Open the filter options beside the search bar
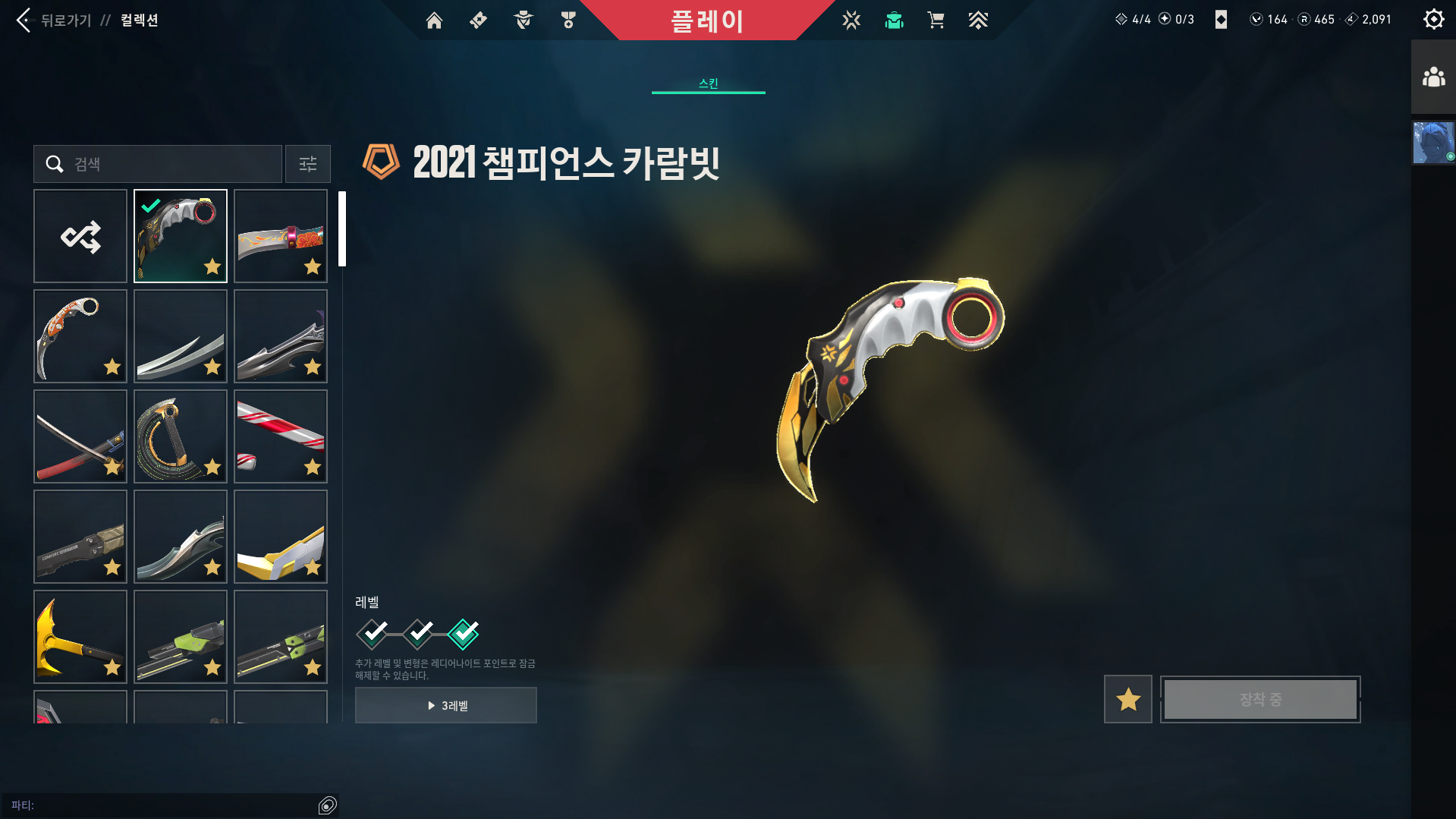Screen dimensions: 1456x819 click(x=307, y=164)
